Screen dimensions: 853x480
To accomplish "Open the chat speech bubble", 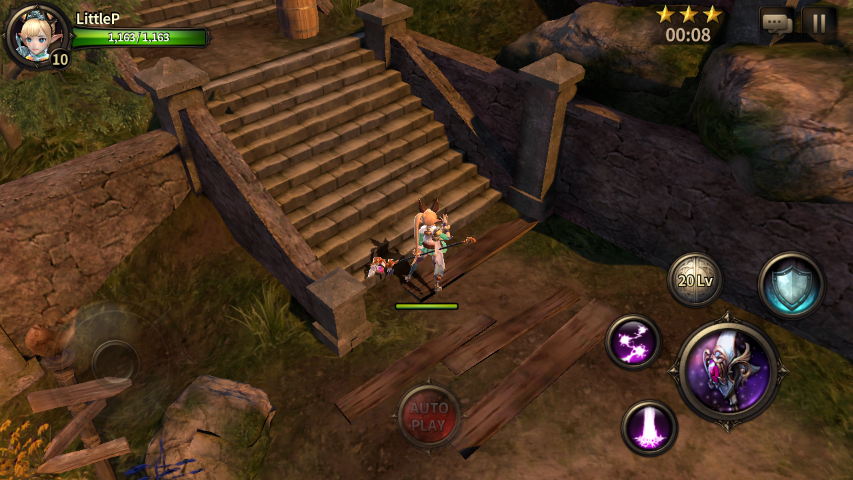I will 777,22.
